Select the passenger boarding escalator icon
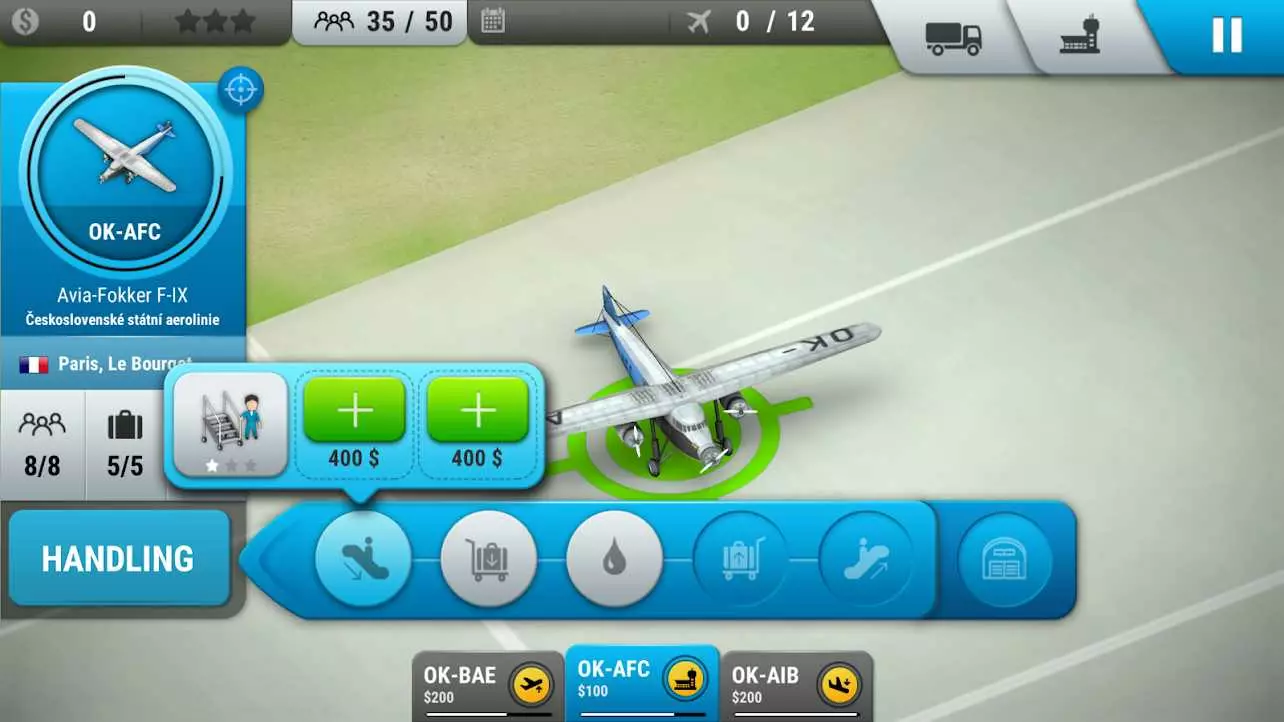The image size is (1284, 722). coord(865,559)
